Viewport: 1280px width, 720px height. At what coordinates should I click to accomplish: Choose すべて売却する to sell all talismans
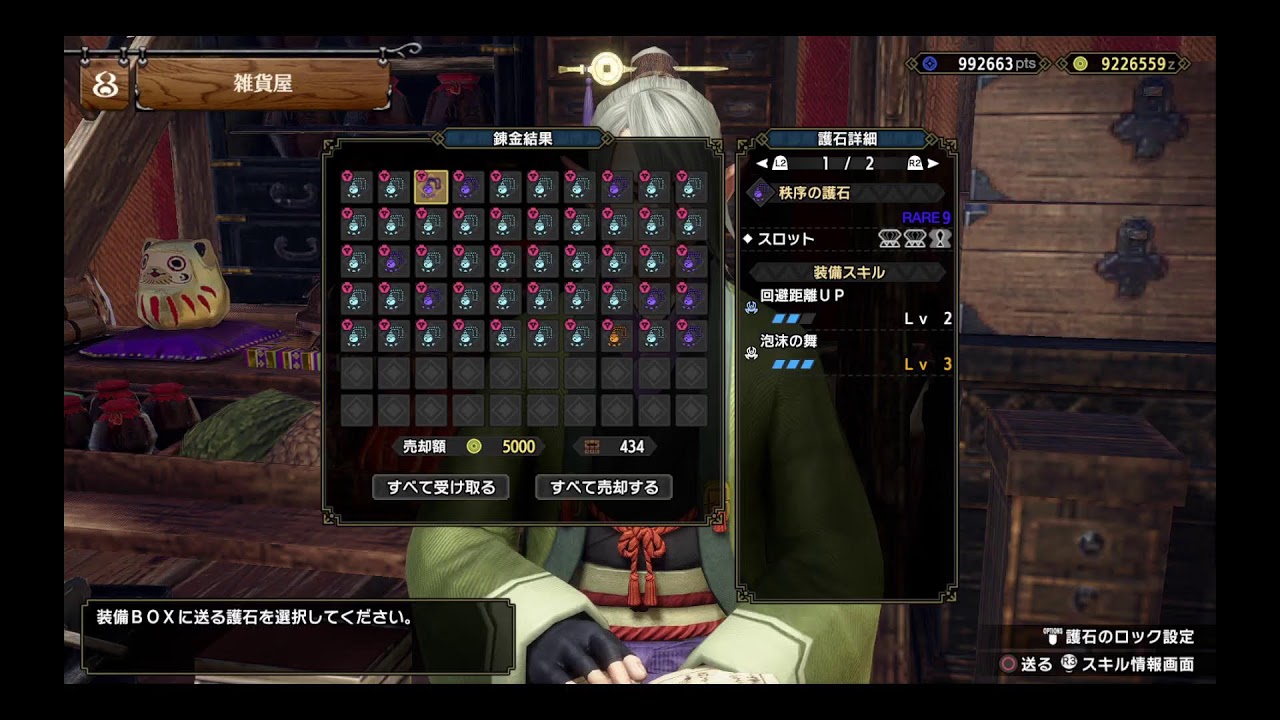point(604,487)
